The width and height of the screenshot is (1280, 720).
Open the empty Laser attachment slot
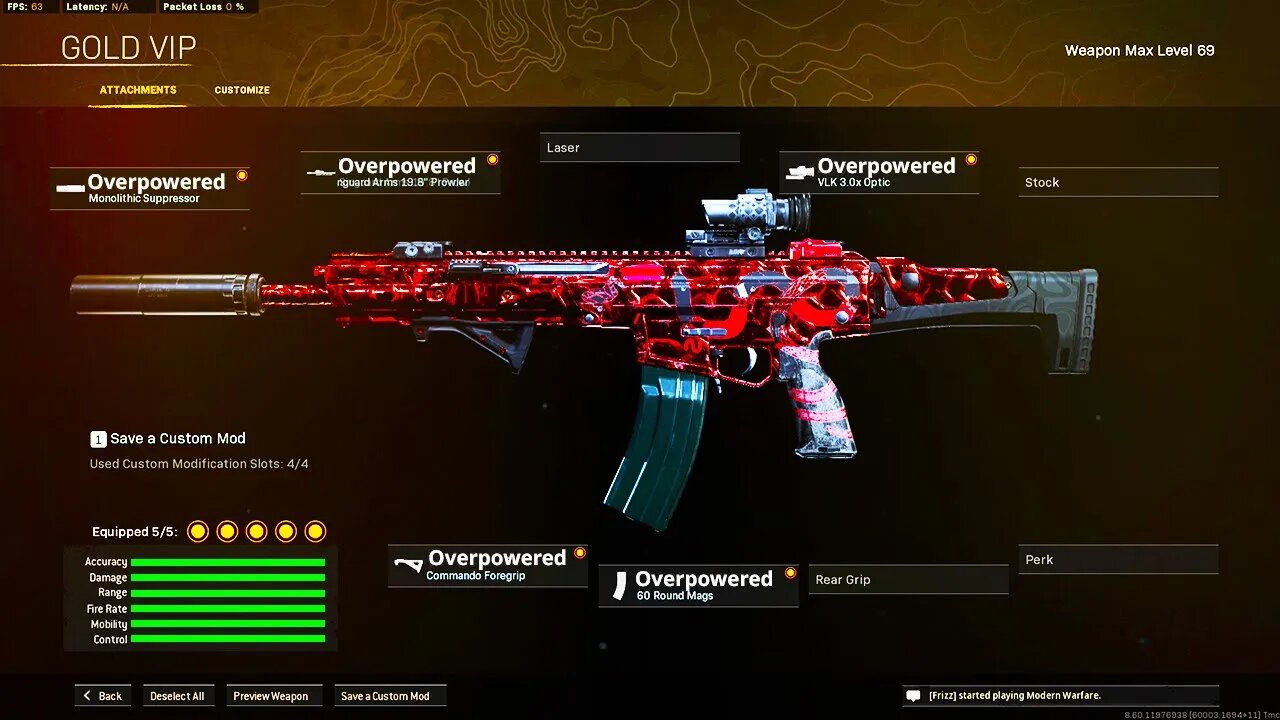[x=639, y=147]
